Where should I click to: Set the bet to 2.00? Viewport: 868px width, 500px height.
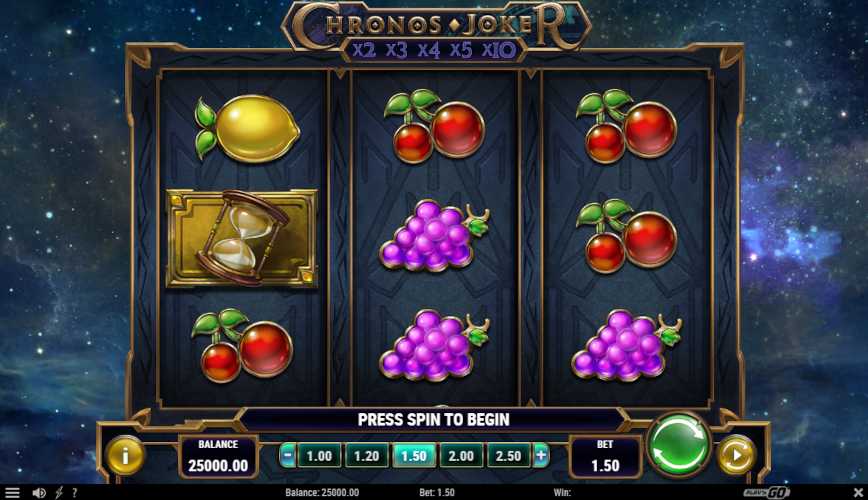461,456
